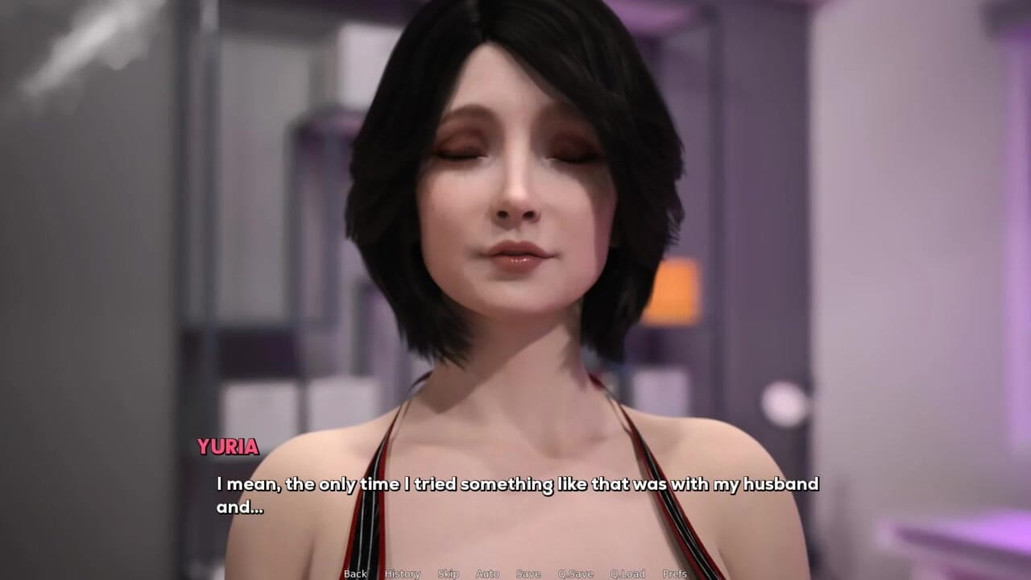Quick load with Q.Load
The height and width of the screenshot is (580, 1031).
(627, 574)
